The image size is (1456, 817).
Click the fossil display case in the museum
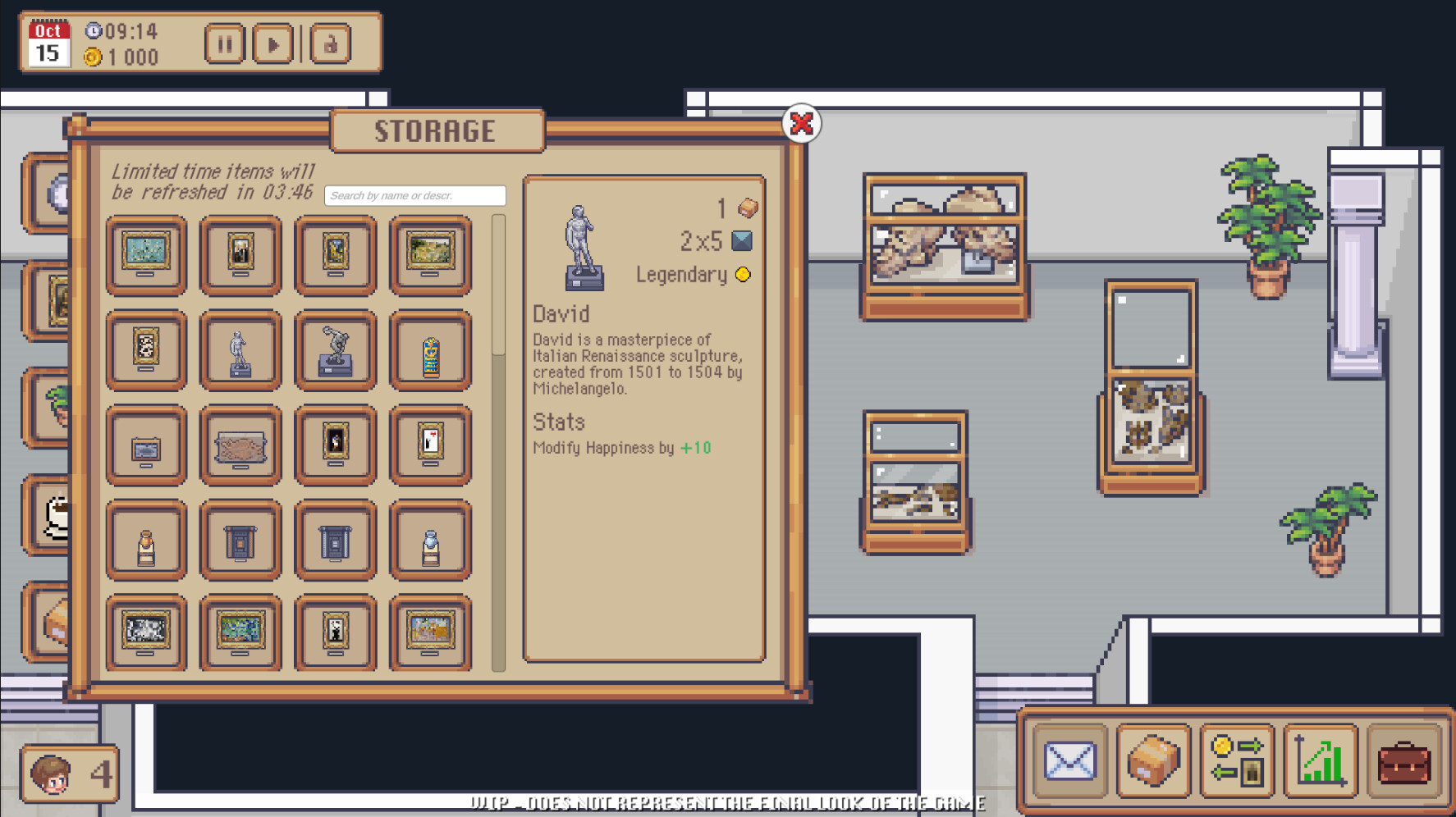944,238
